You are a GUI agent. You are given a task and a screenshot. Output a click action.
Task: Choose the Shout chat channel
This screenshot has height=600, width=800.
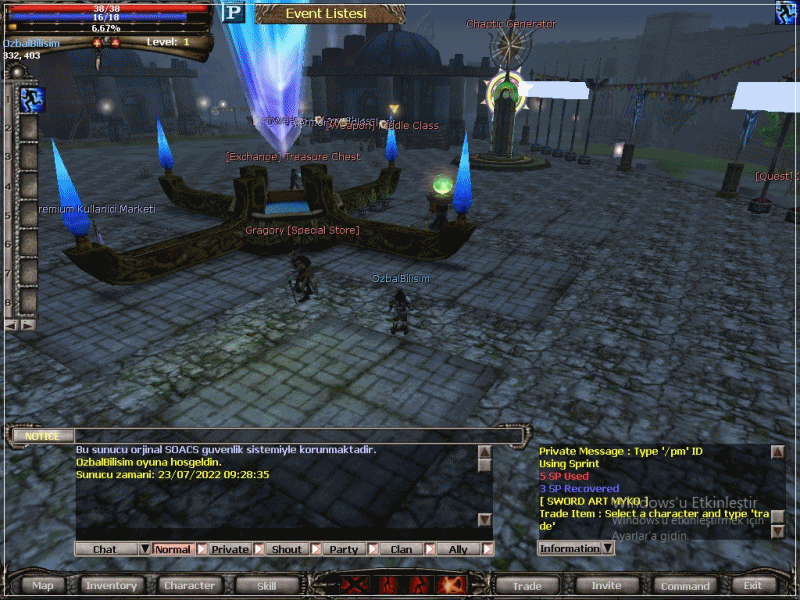(287, 549)
